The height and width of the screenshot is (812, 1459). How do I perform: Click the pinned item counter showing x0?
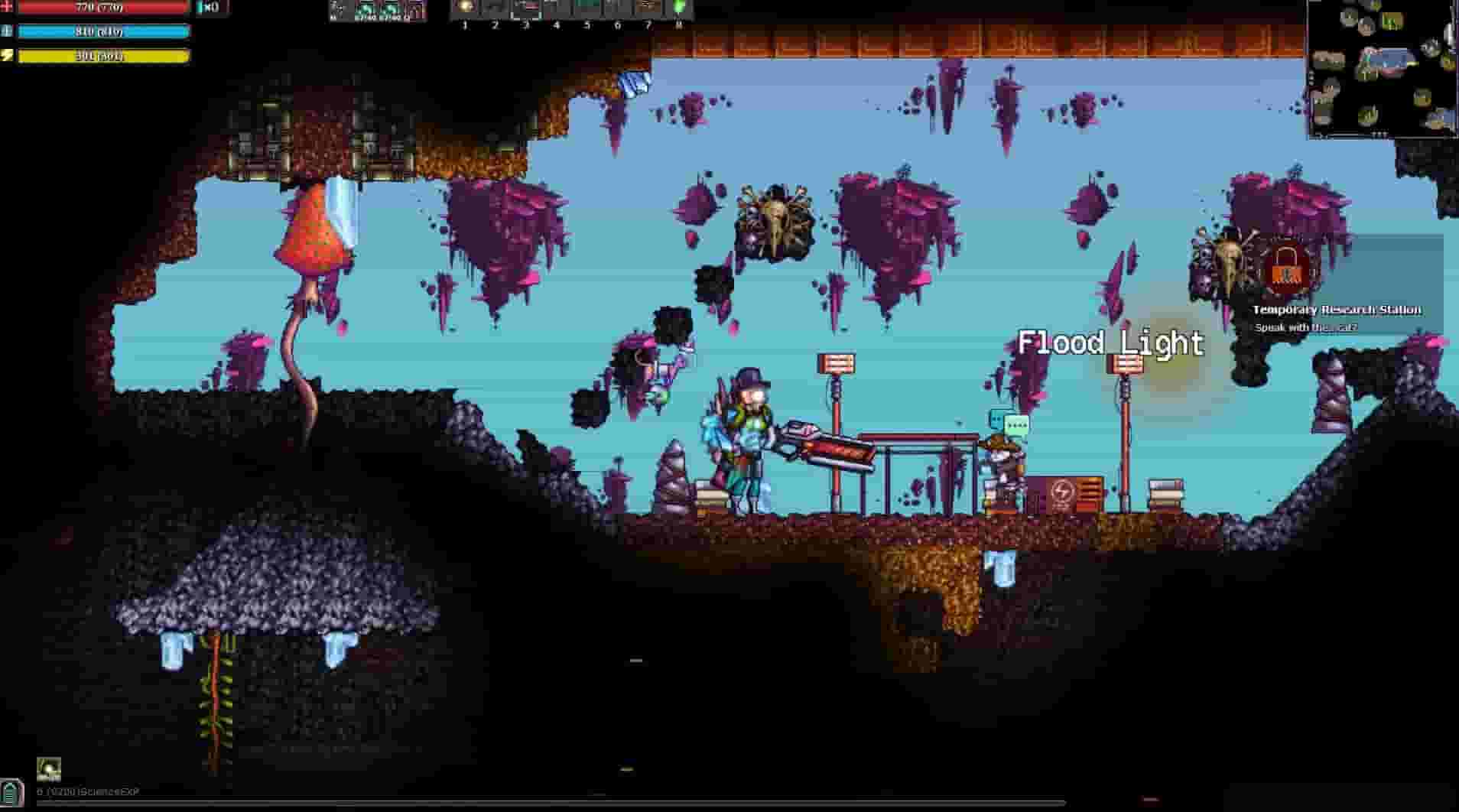pos(204,6)
